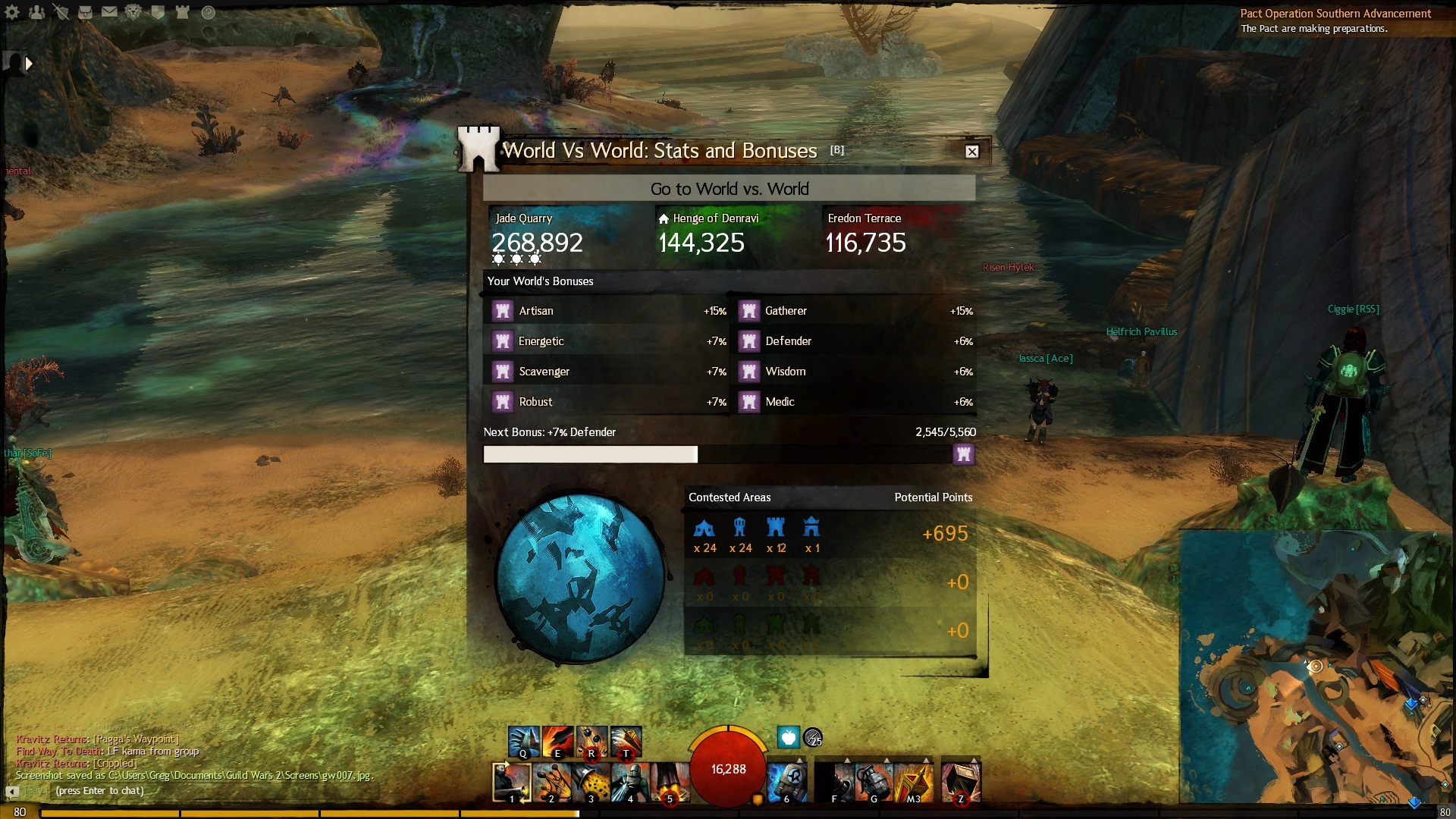Open the mail envelope icon
The image size is (1456, 819).
coord(109,12)
